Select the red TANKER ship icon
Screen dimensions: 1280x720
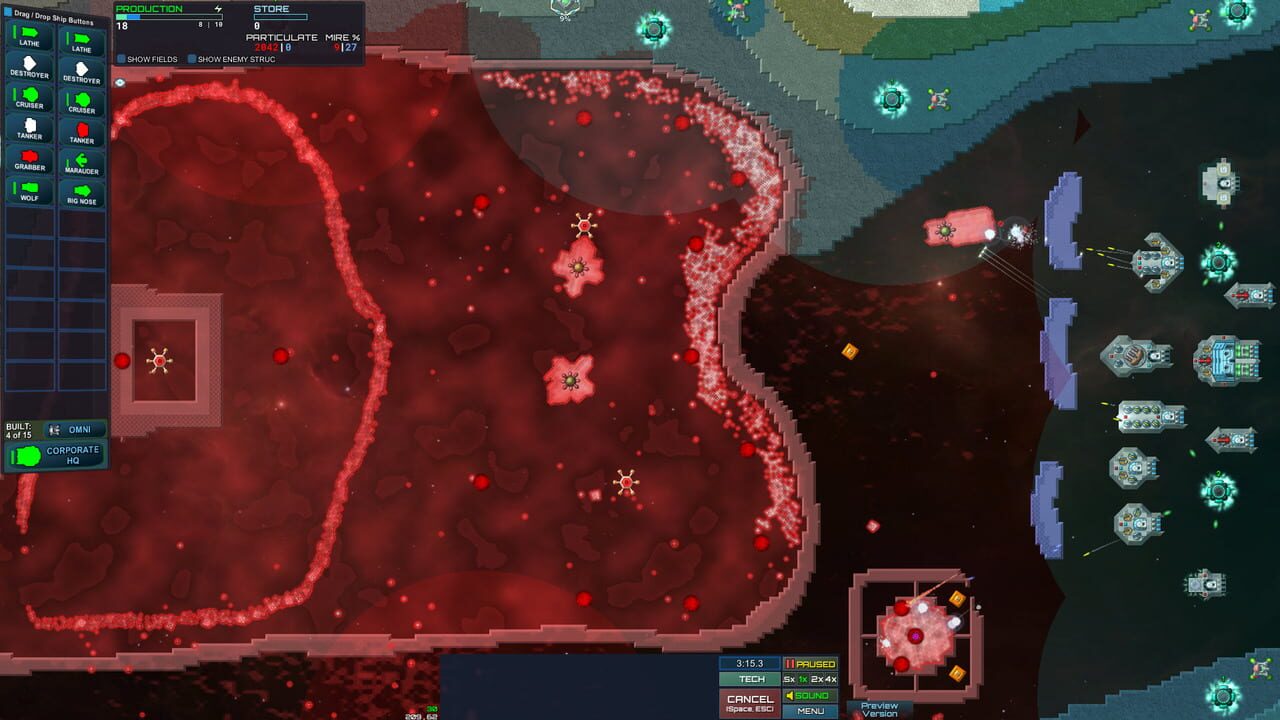click(x=83, y=133)
